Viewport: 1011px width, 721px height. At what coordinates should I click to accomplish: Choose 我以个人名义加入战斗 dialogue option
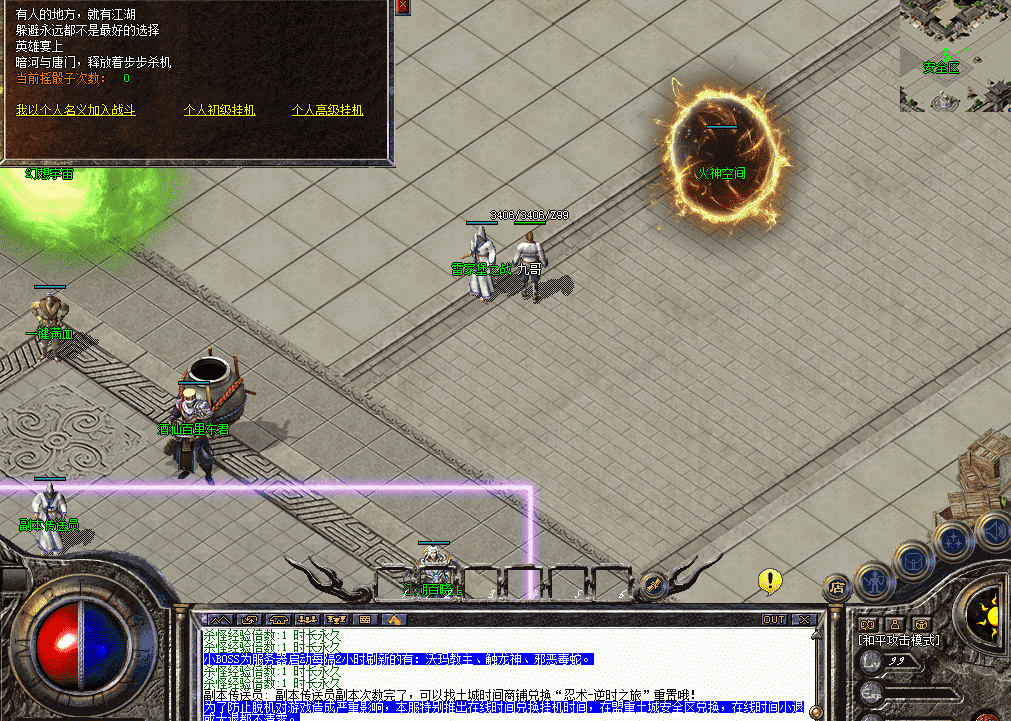tap(75, 110)
